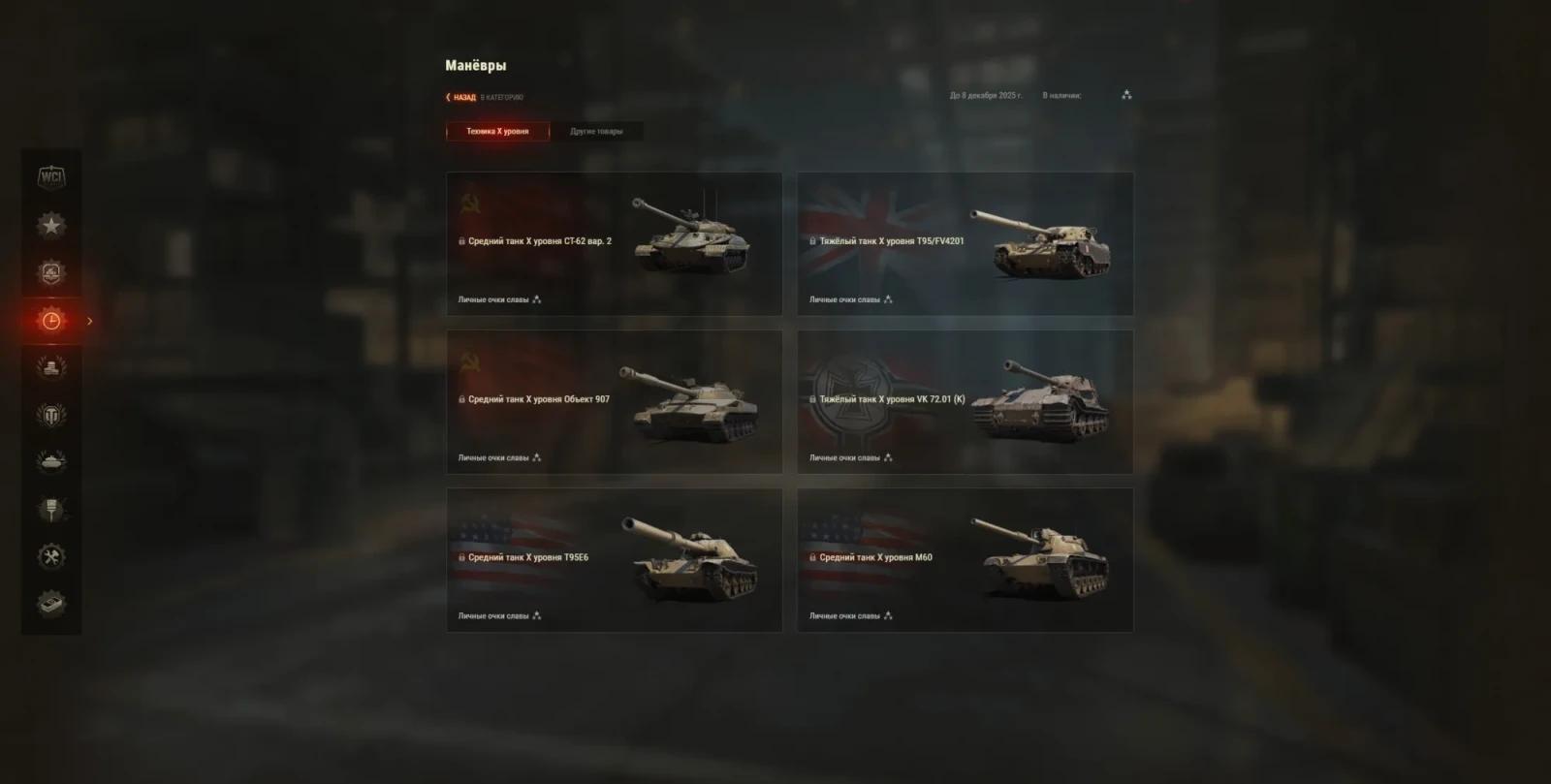Click the lock icon on T95/FV4201 card
The width and height of the screenshot is (1551, 784).
click(x=811, y=242)
